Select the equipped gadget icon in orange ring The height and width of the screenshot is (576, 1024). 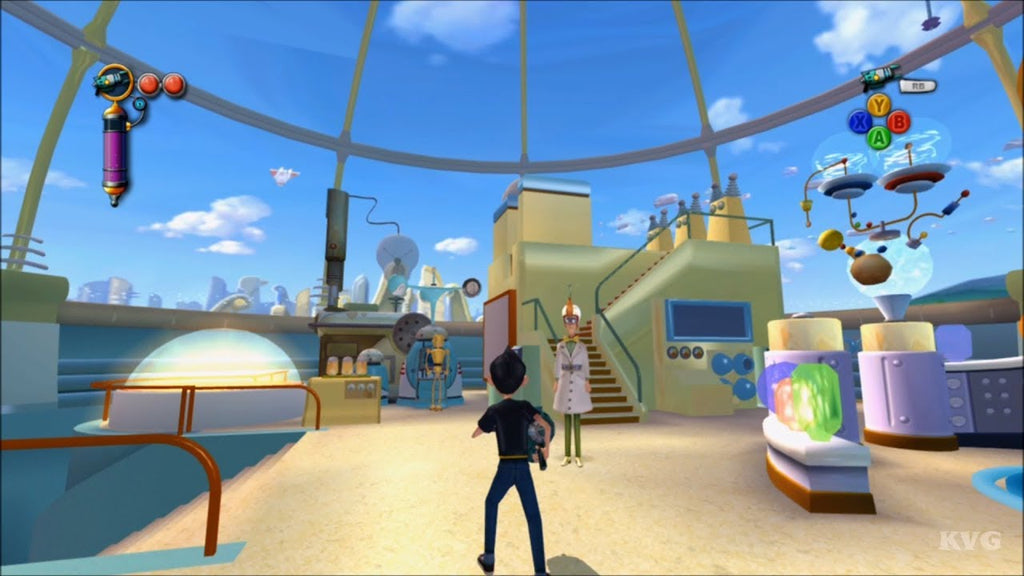pos(112,81)
